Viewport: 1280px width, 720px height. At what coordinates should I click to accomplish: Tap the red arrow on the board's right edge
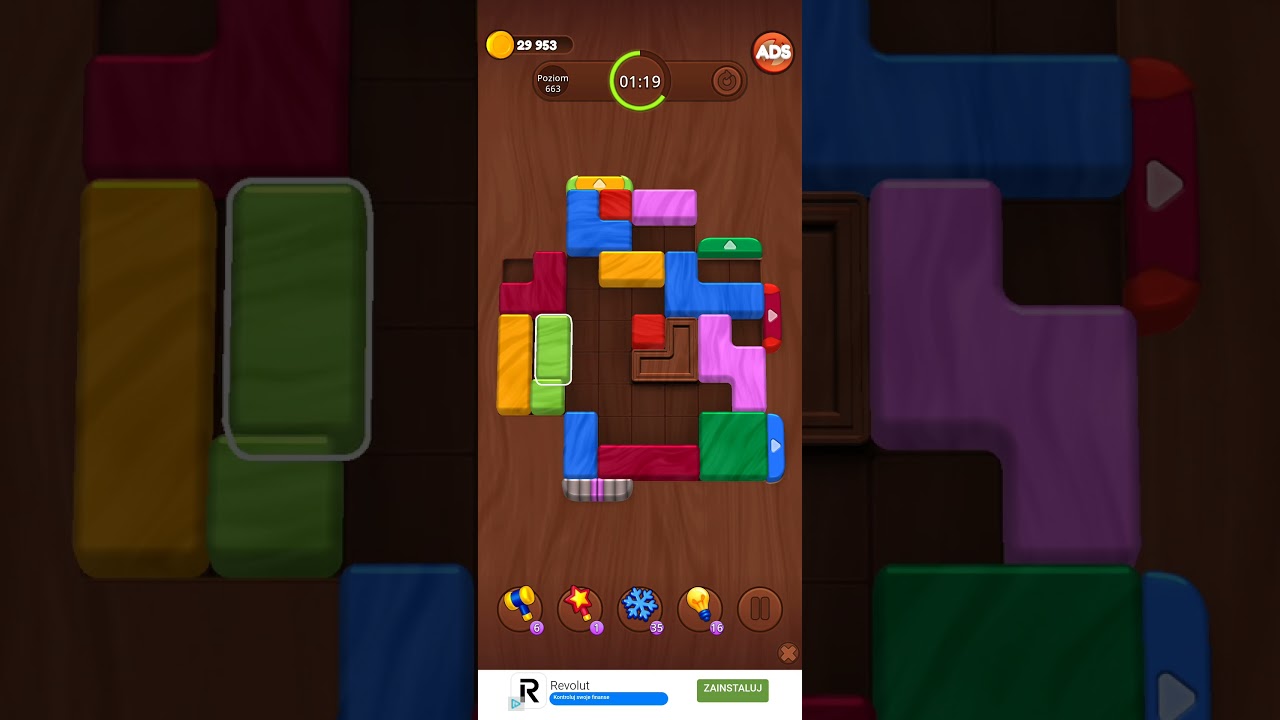click(772, 315)
